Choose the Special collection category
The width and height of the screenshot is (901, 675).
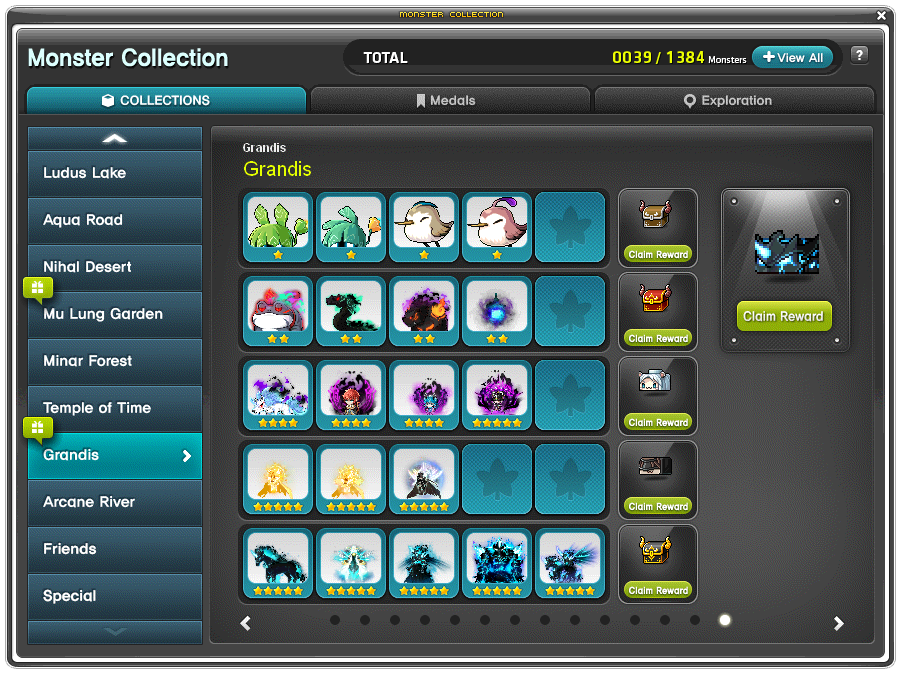[115, 596]
